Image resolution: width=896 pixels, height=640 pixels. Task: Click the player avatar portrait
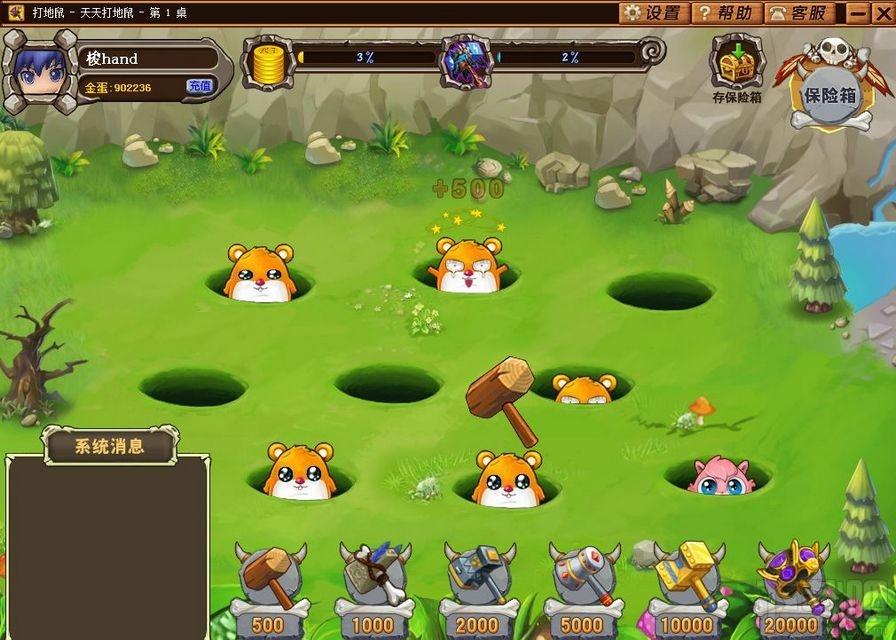tap(40, 70)
